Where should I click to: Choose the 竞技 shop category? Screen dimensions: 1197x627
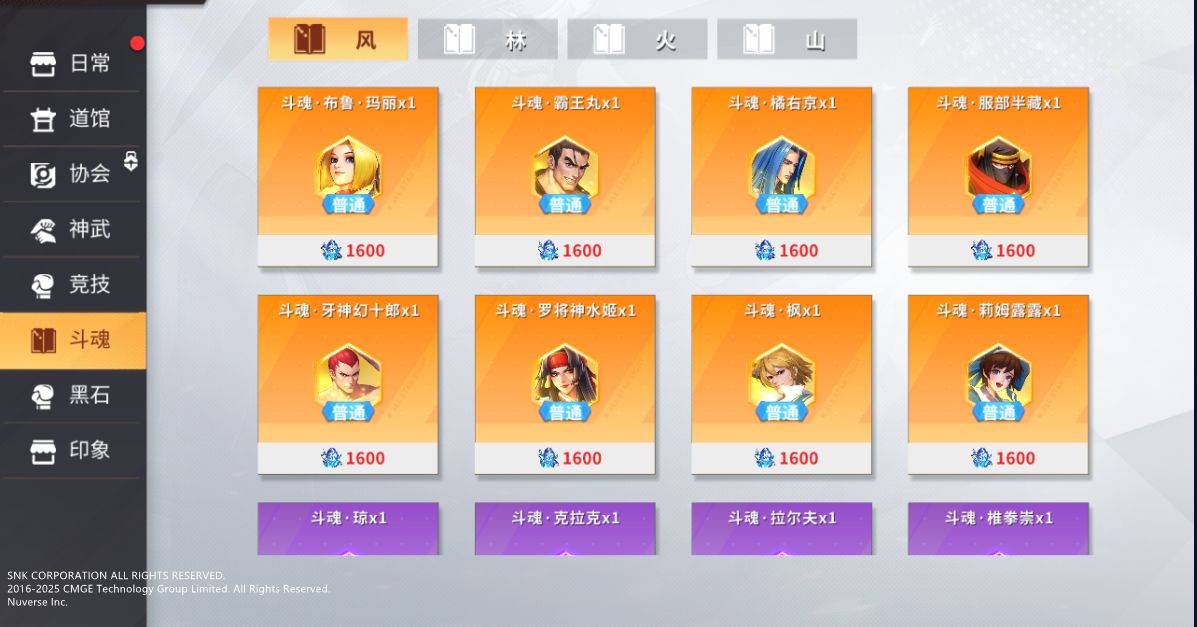(72, 285)
